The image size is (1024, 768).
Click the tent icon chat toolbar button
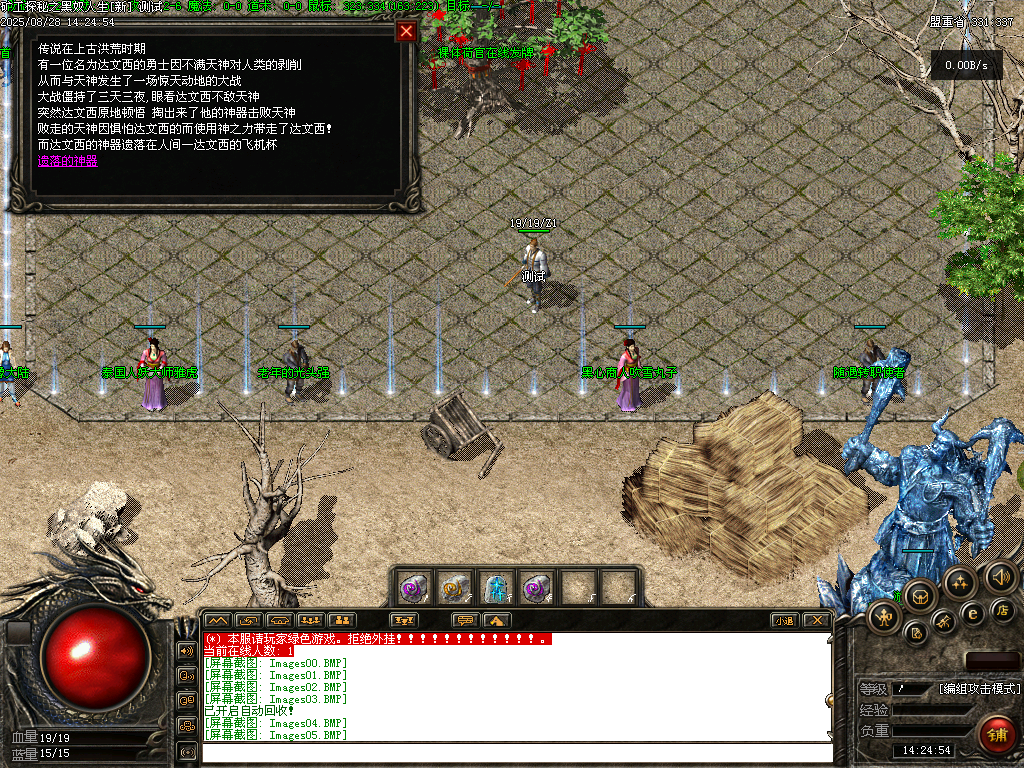point(493,620)
